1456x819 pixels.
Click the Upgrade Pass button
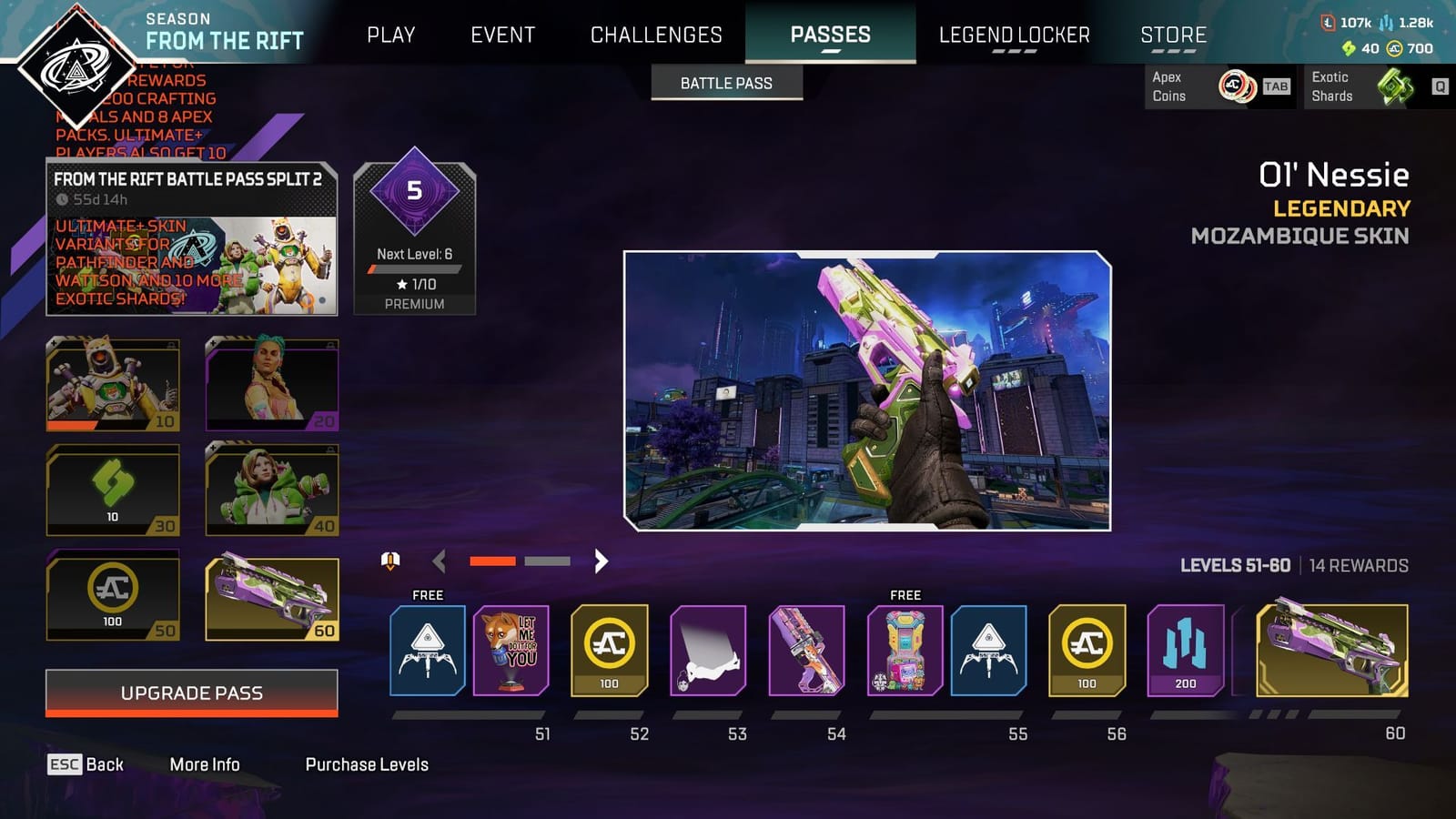pos(191,693)
